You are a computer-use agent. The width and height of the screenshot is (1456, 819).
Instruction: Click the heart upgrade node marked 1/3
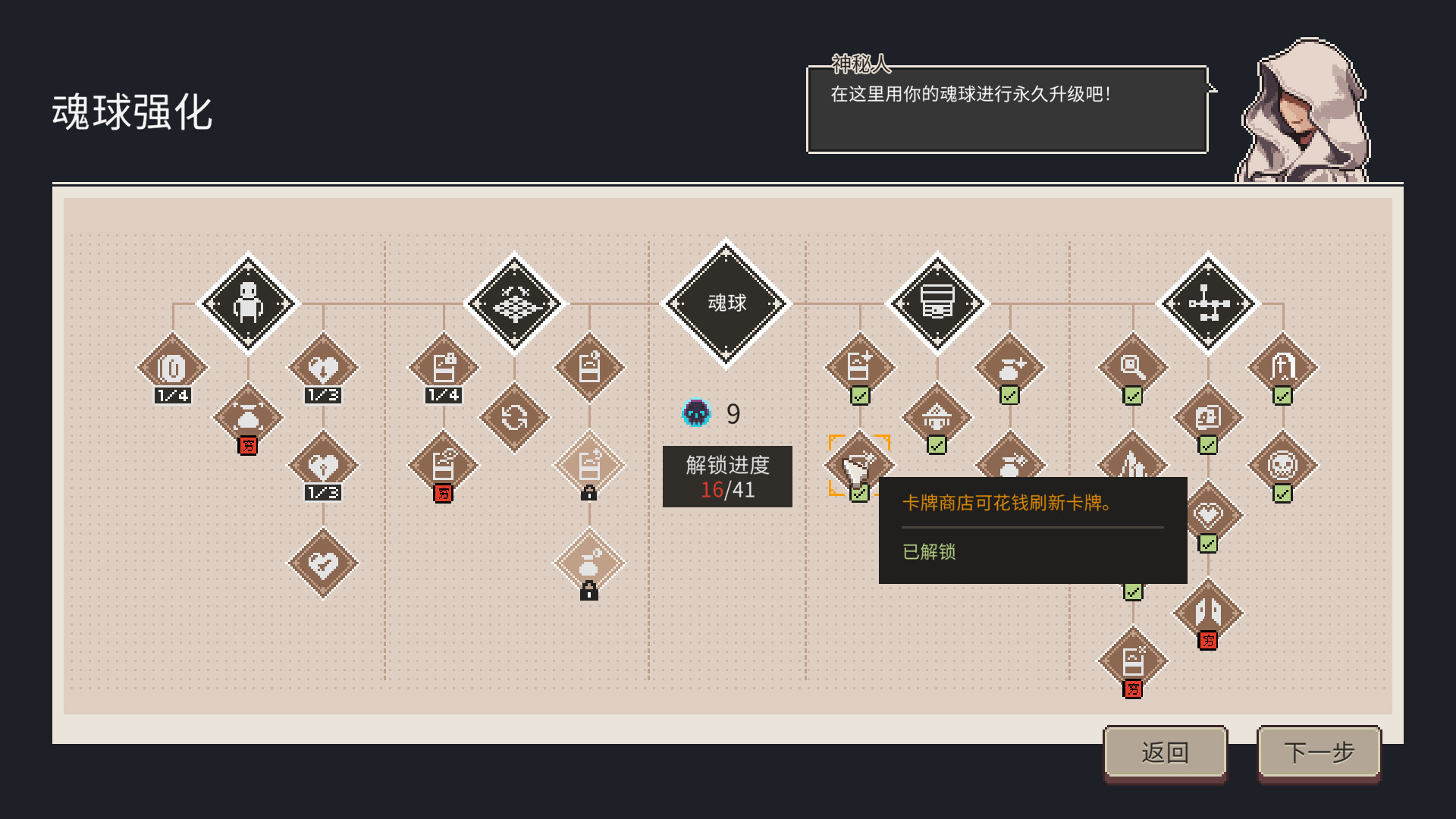coord(325,367)
